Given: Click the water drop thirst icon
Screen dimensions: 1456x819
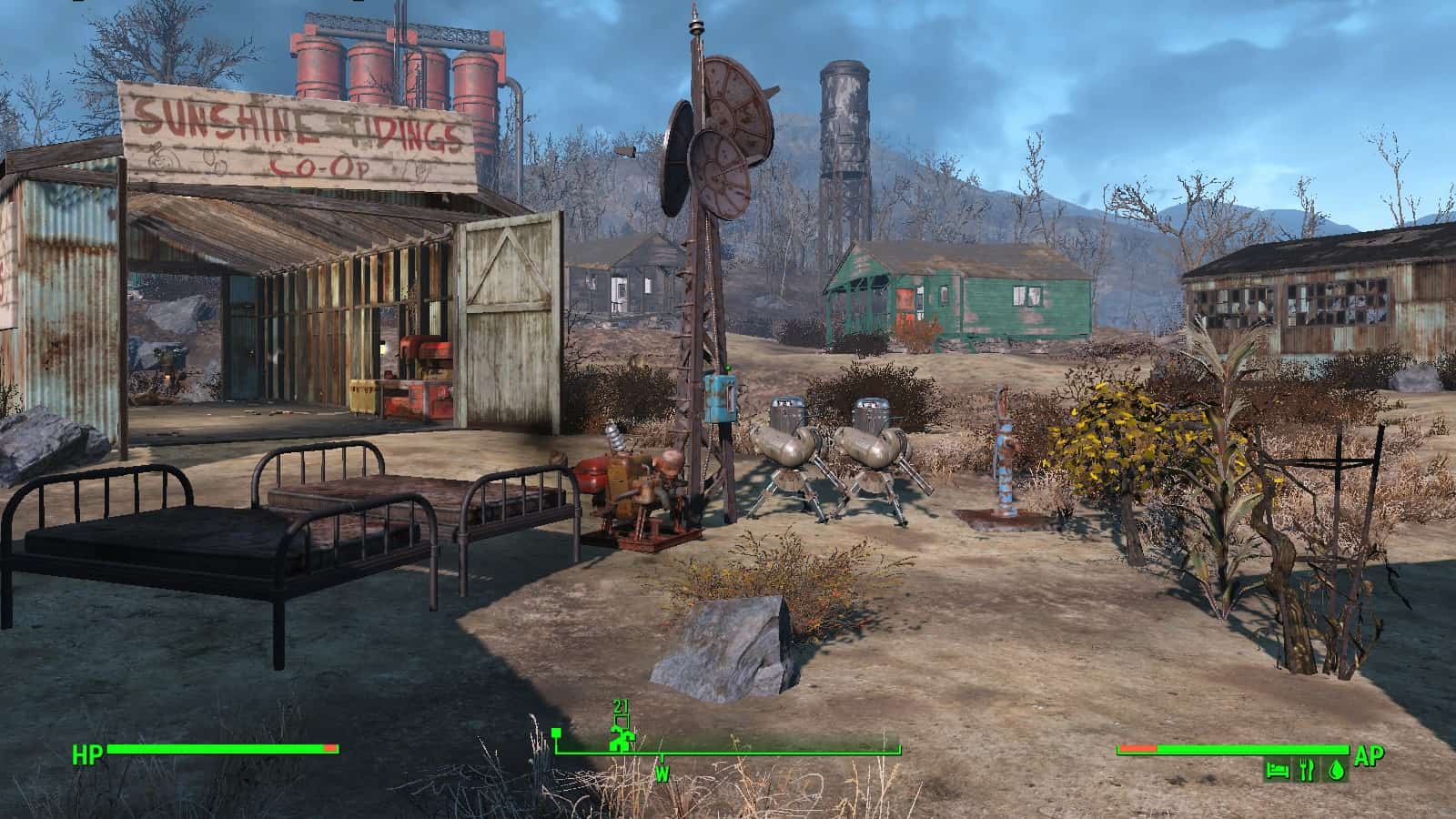Looking at the screenshot, I should pos(1336,770).
